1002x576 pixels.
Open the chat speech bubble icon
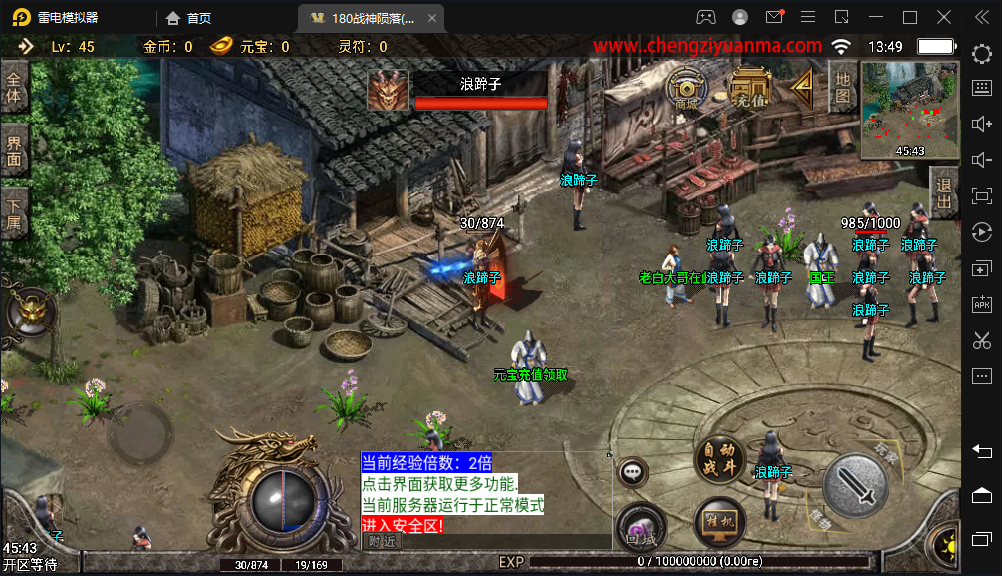633,472
